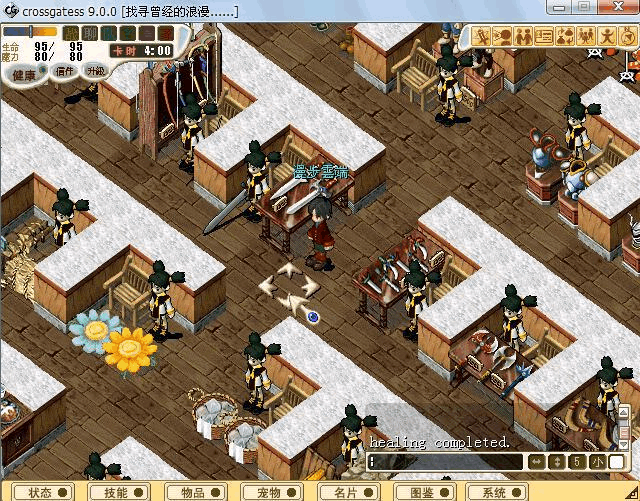Click the name card exchange action icon
640x501 pixels.
545,37
